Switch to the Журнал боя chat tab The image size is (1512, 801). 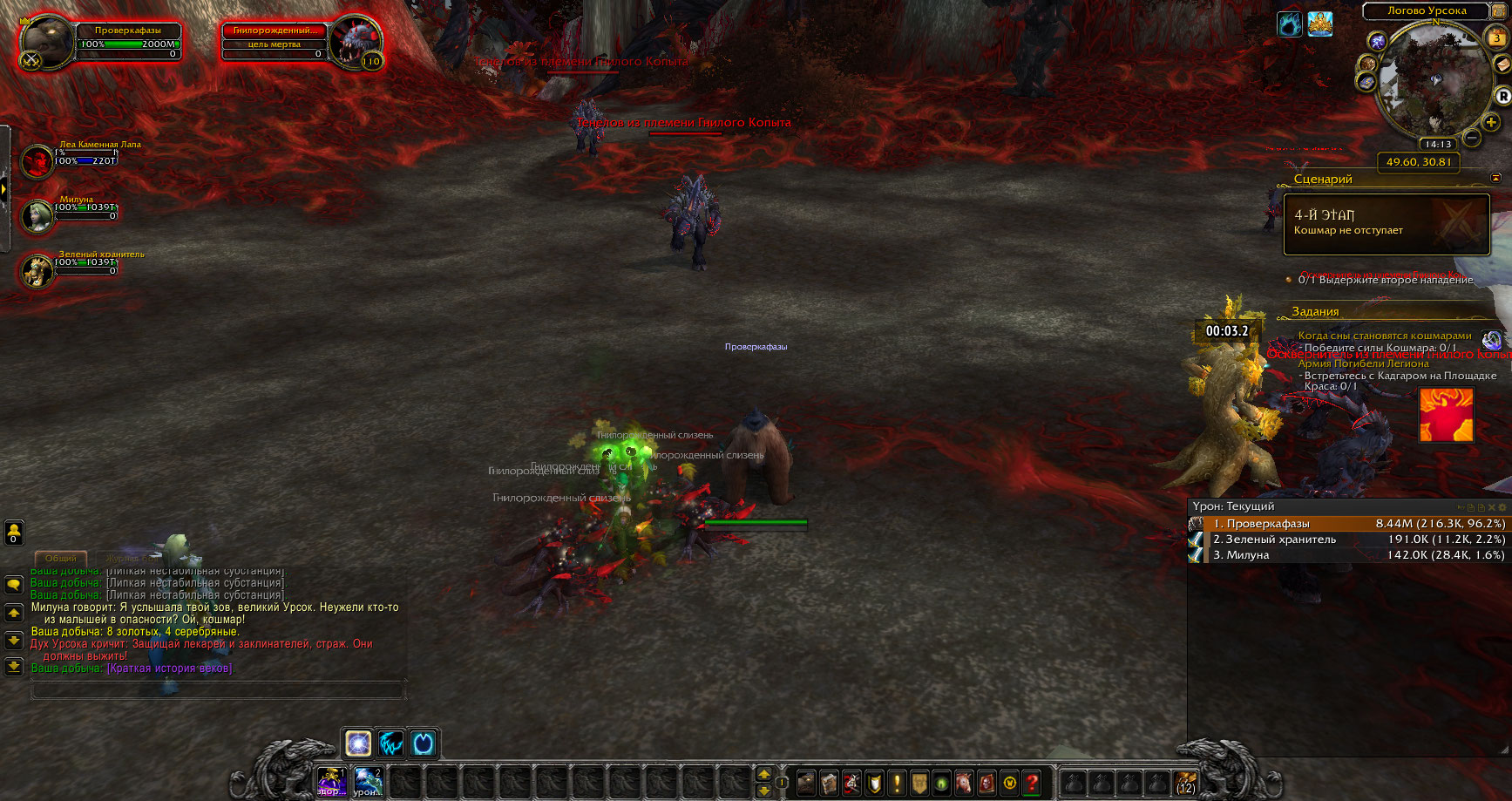pos(131,558)
